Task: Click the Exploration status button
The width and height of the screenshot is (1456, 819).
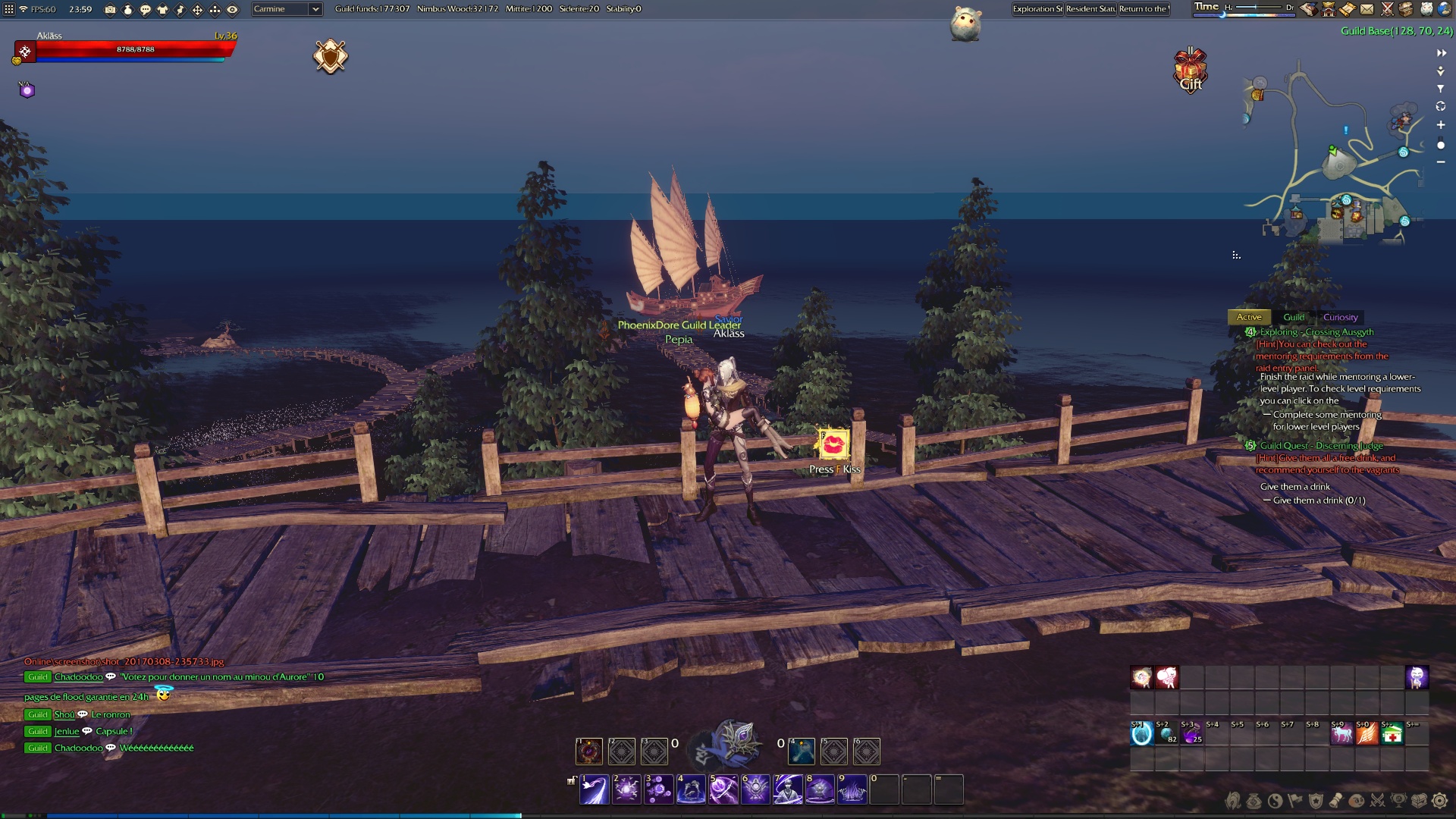Action: tap(1037, 9)
